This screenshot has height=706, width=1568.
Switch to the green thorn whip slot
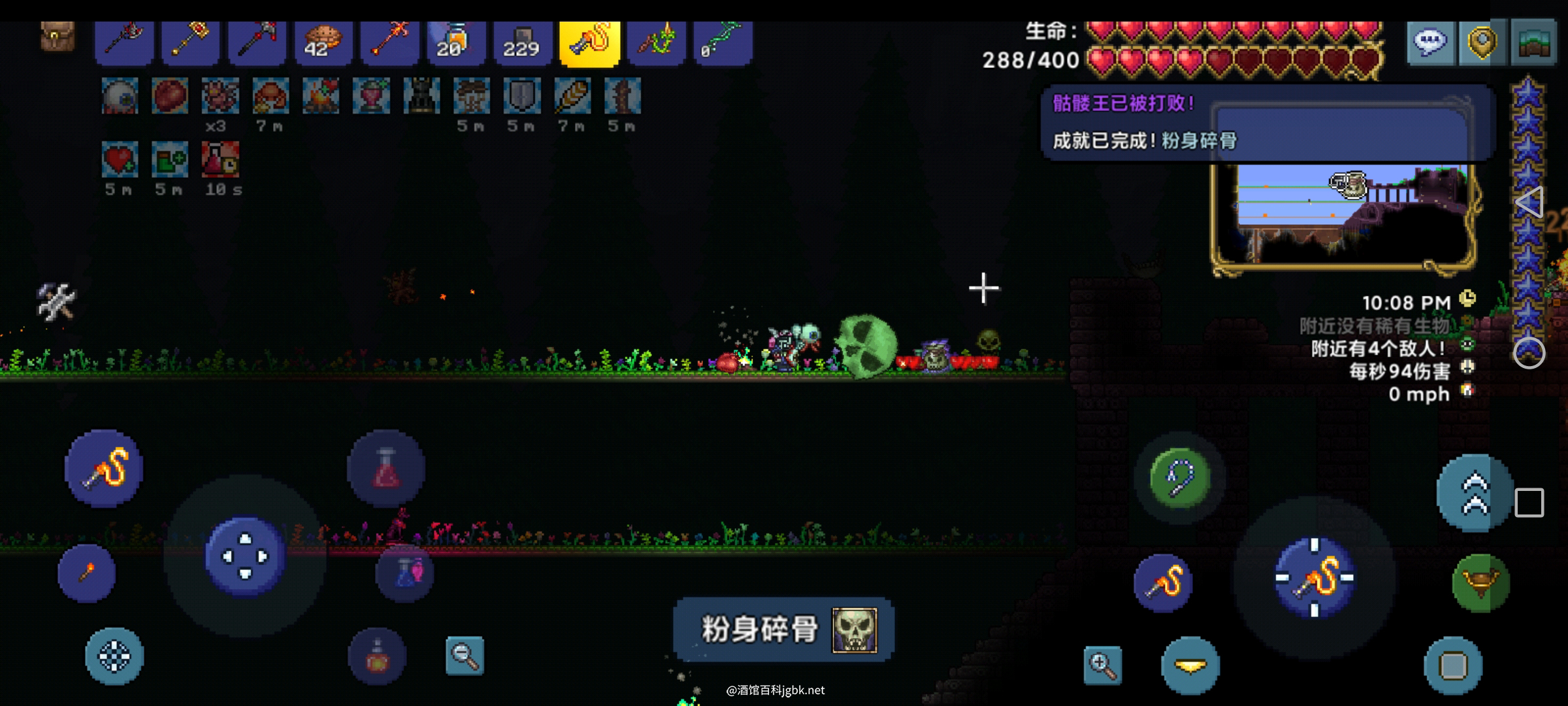click(656, 42)
